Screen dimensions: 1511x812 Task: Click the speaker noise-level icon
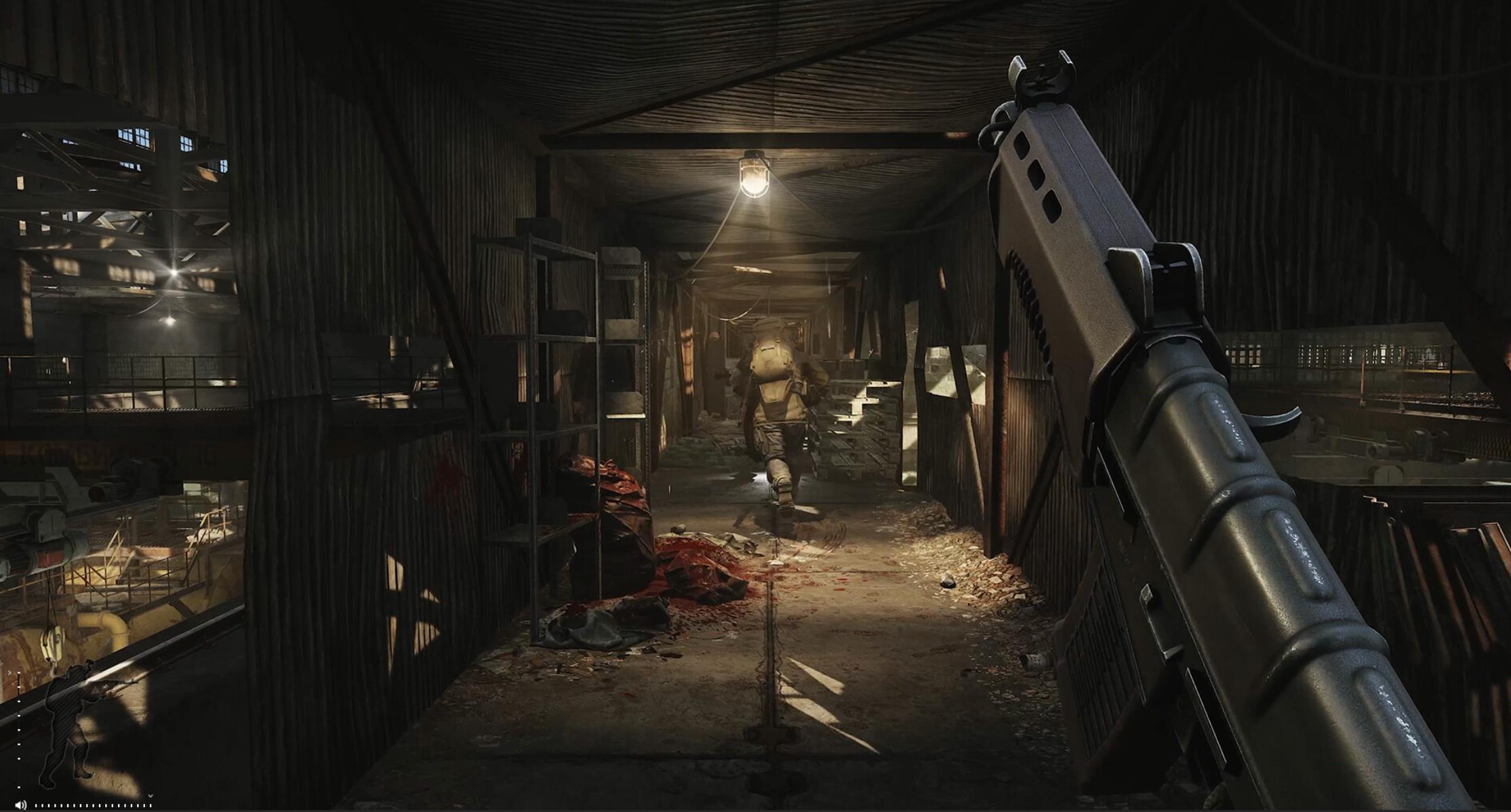20,805
